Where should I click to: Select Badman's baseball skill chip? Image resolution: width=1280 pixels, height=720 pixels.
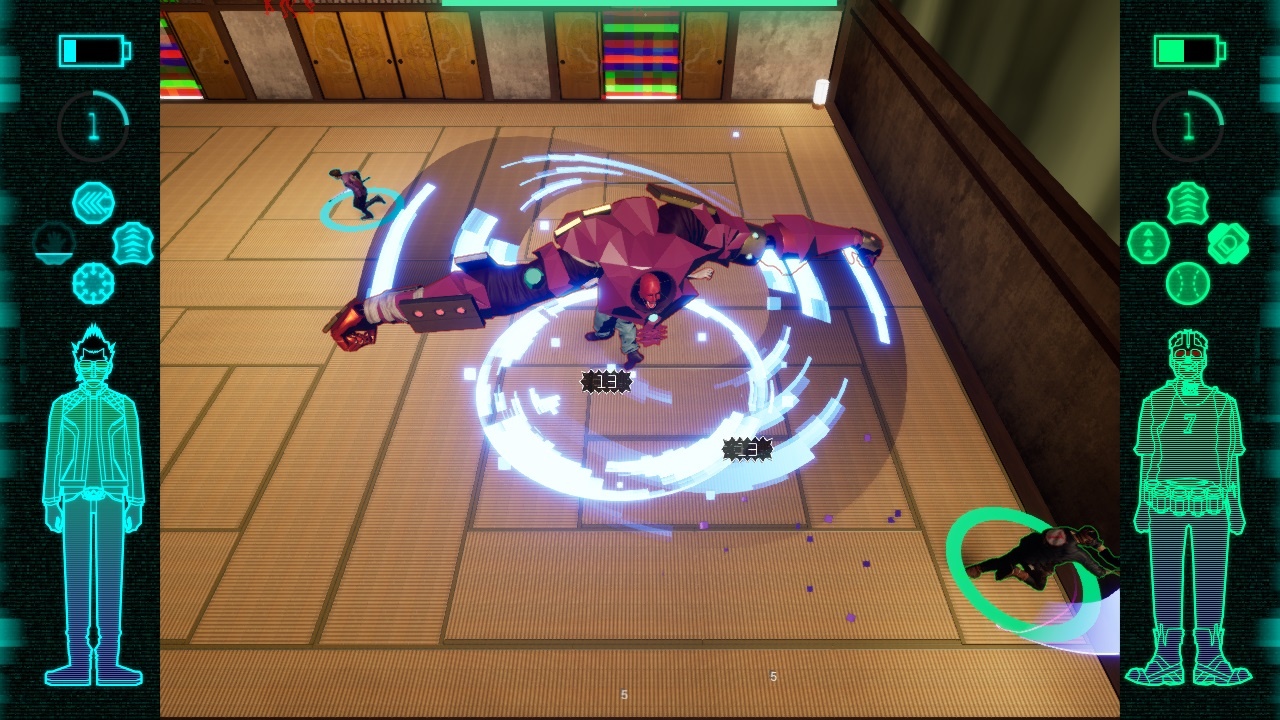coord(1188,282)
